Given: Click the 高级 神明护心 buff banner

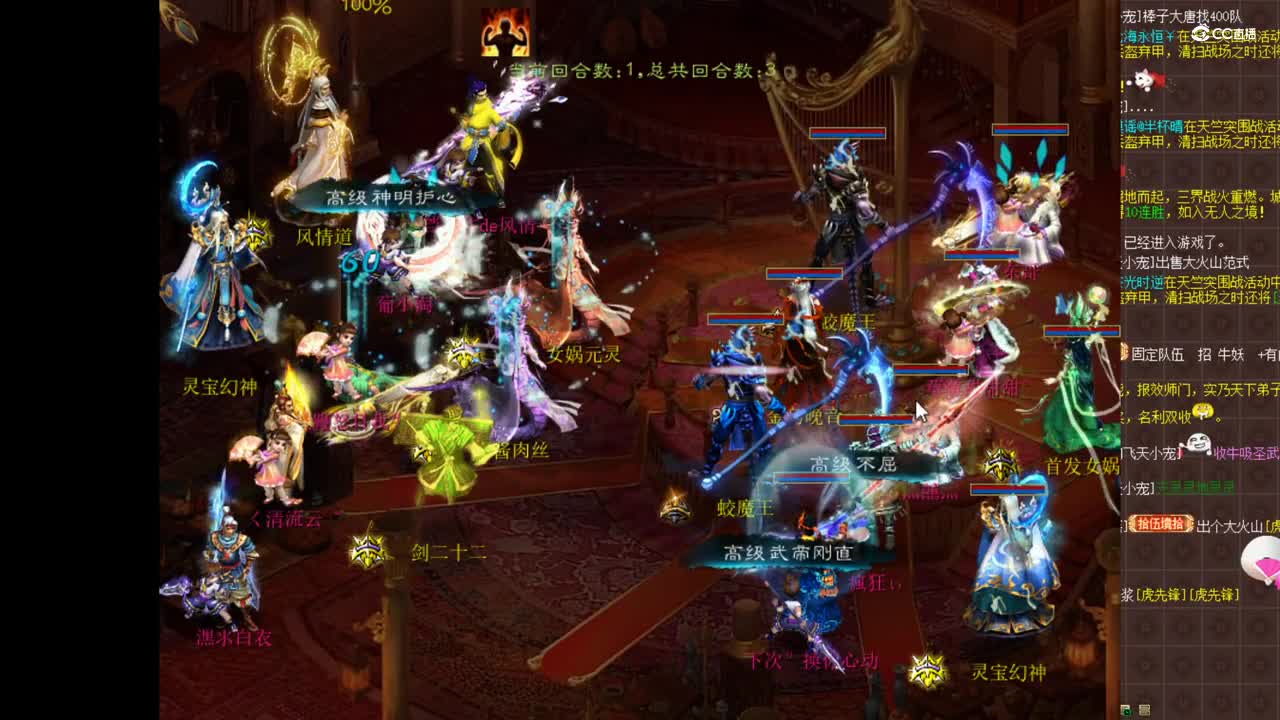Looking at the screenshot, I should coord(391,197).
